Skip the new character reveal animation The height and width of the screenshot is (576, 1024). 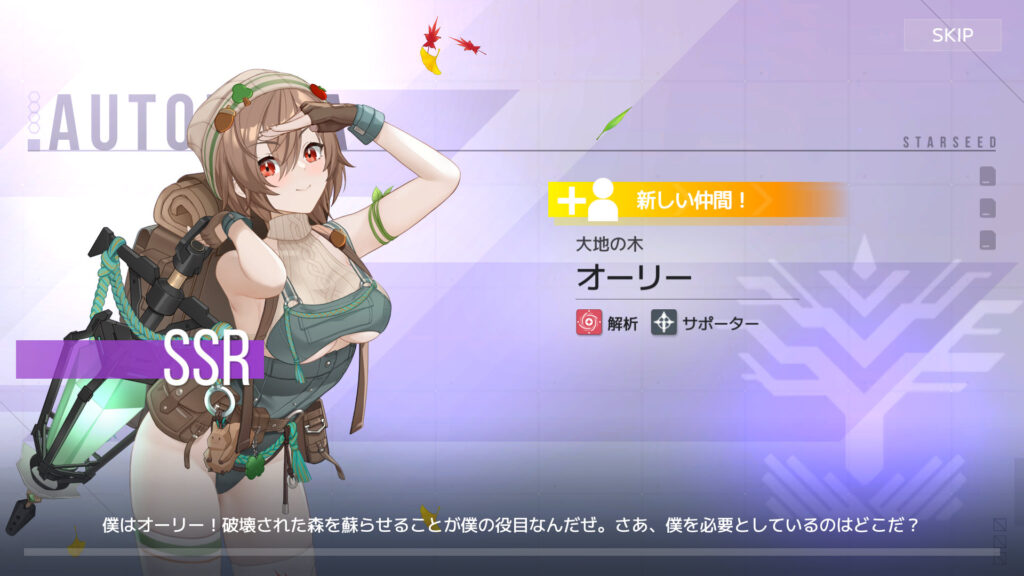pyautogui.click(x=952, y=36)
